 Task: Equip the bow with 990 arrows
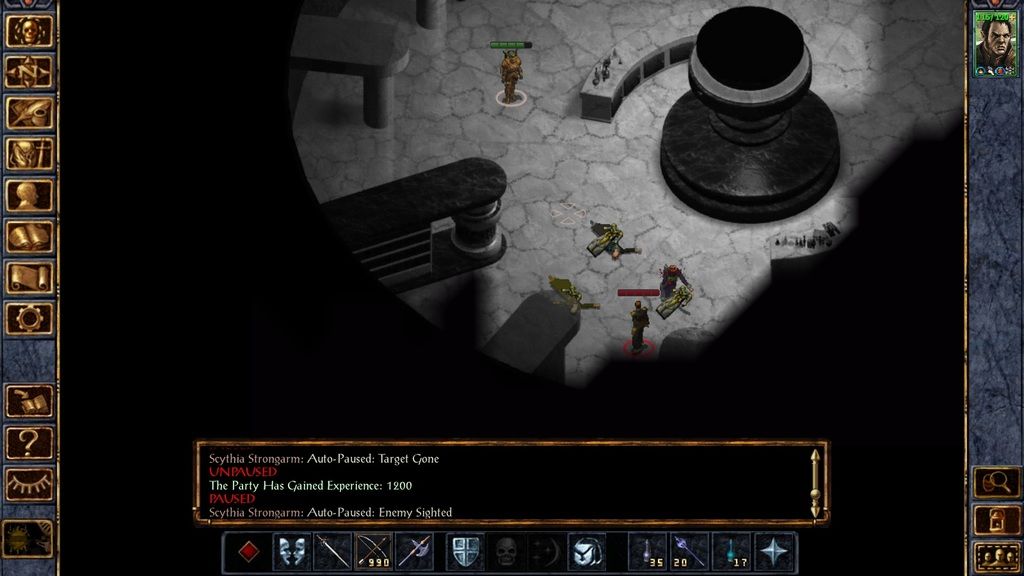tap(373, 552)
